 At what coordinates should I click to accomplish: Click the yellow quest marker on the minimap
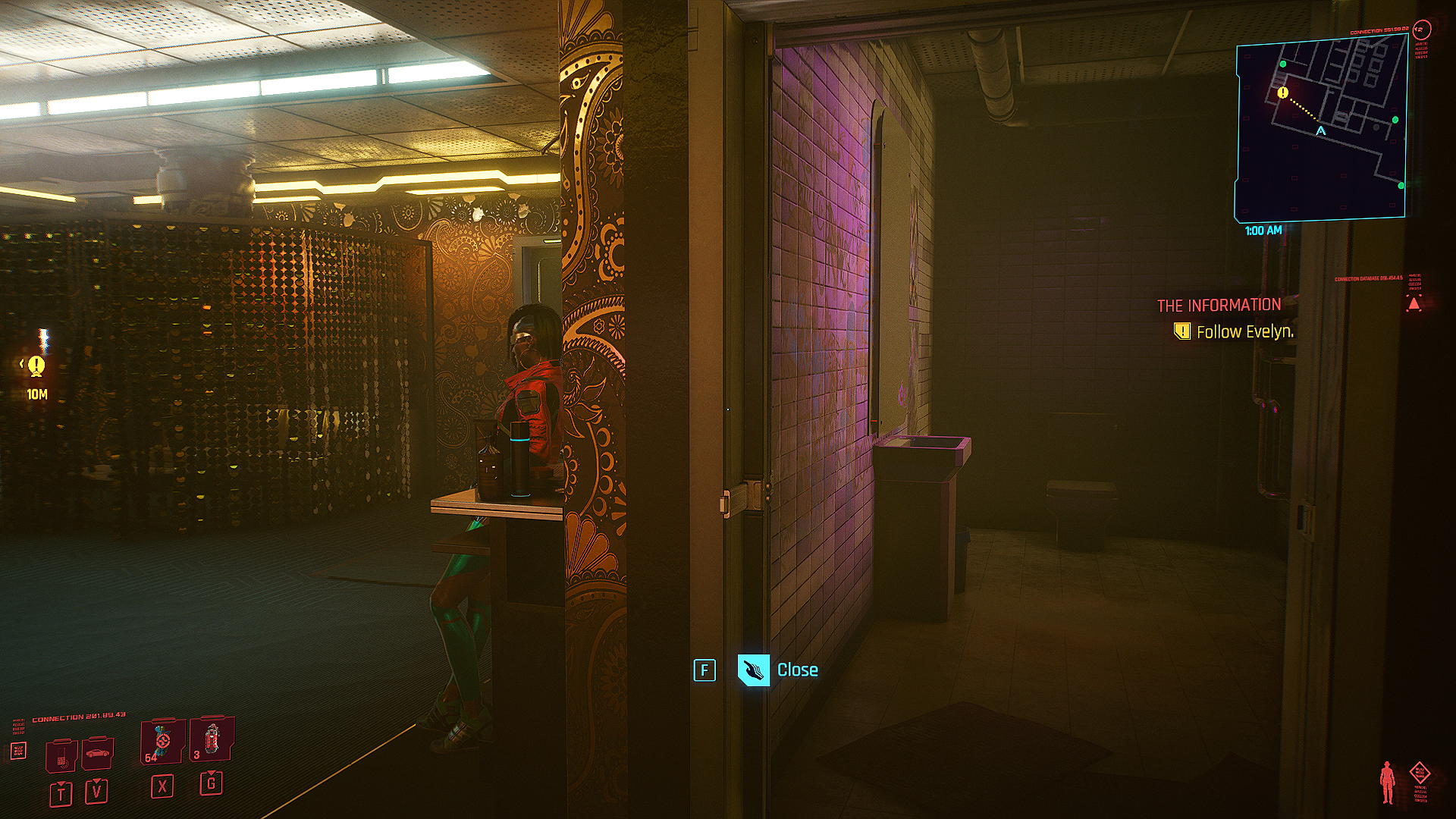click(1282, 93)
